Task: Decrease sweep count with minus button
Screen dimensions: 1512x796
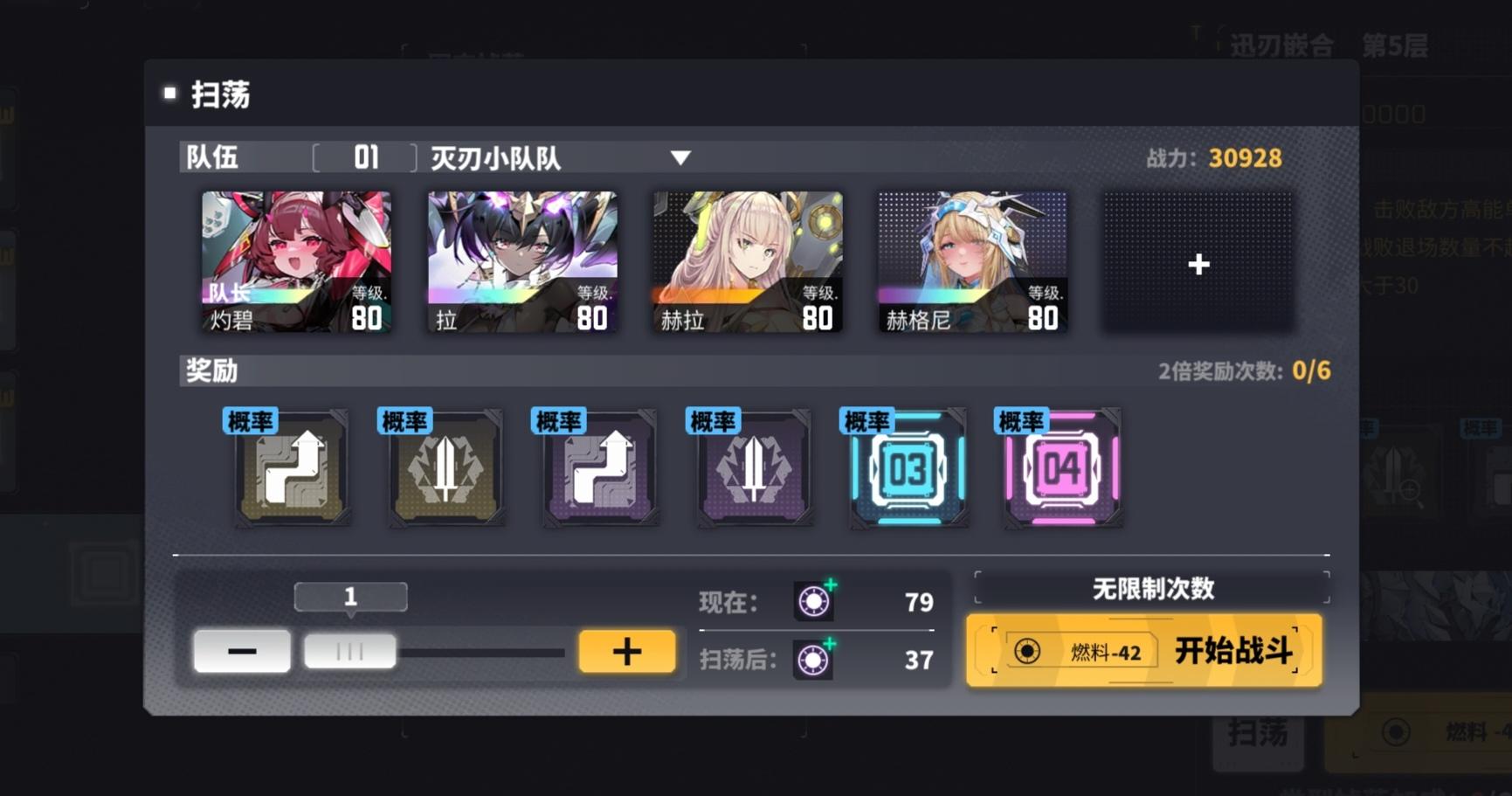Action: pyautogui.click(x=242, y=651)
